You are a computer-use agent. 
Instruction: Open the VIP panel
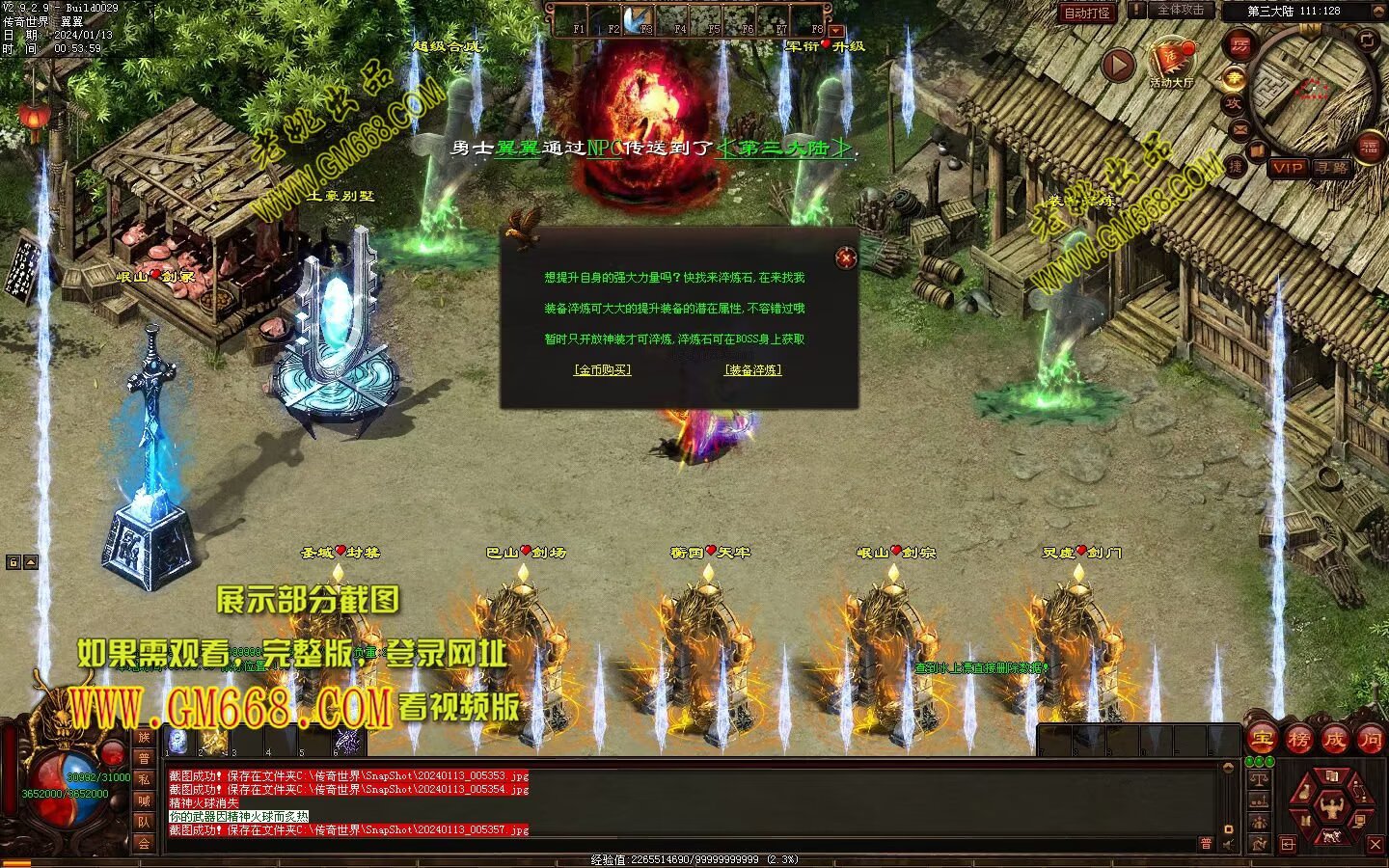click(1287, 168)
